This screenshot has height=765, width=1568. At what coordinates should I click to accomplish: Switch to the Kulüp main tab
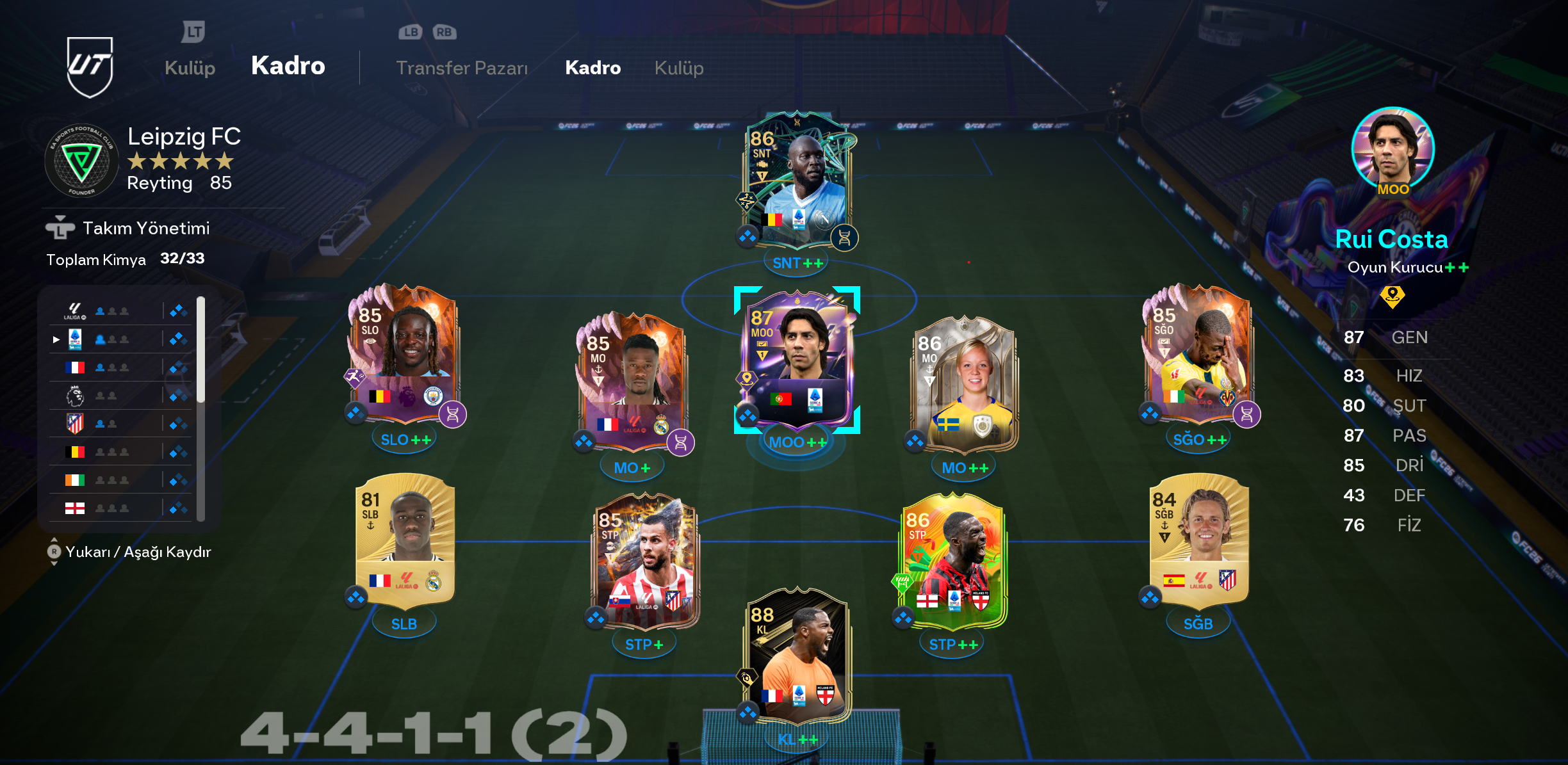click(x=190, y=68)
